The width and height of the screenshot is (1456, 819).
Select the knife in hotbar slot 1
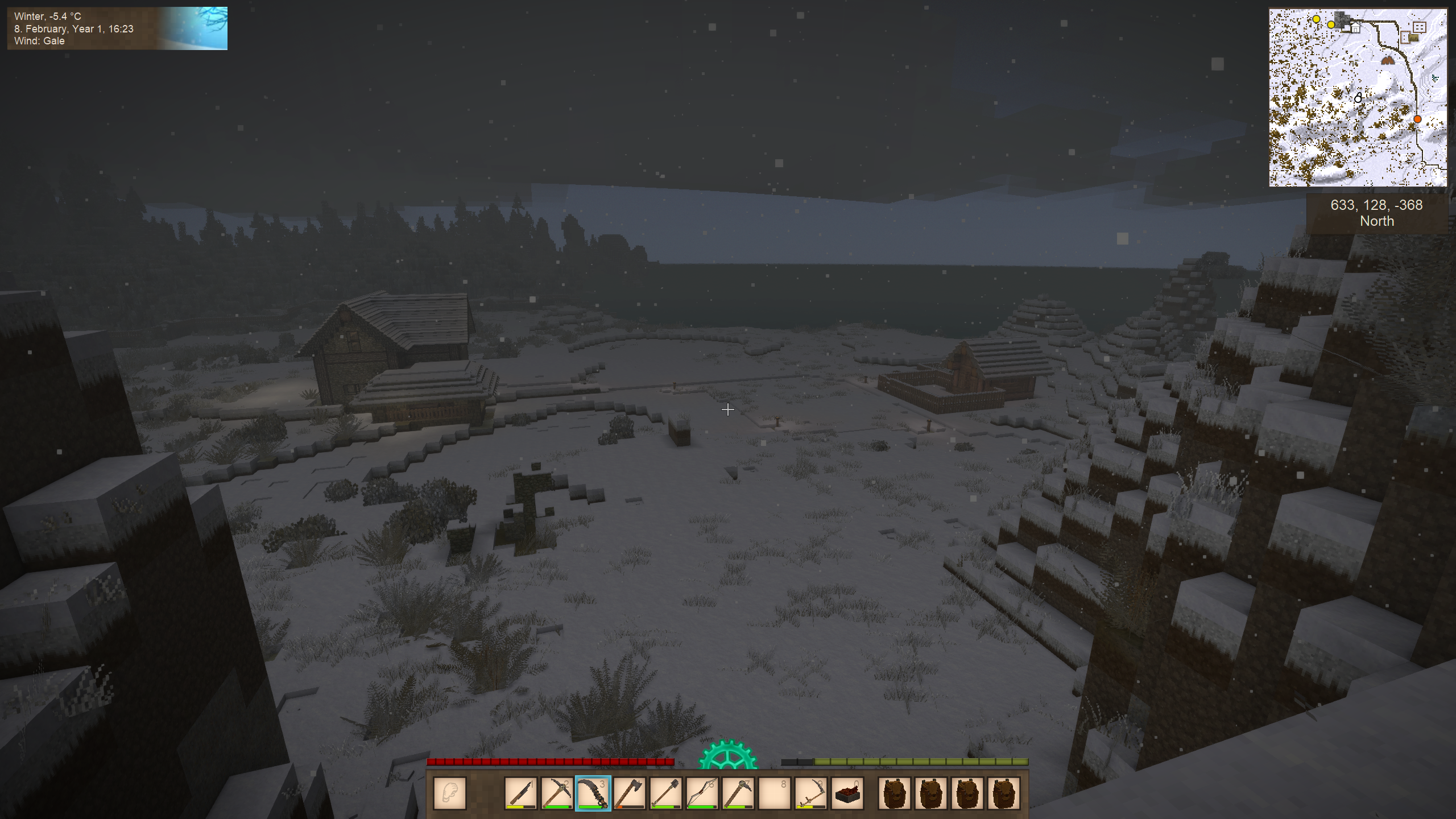click(x=520, y=793)
